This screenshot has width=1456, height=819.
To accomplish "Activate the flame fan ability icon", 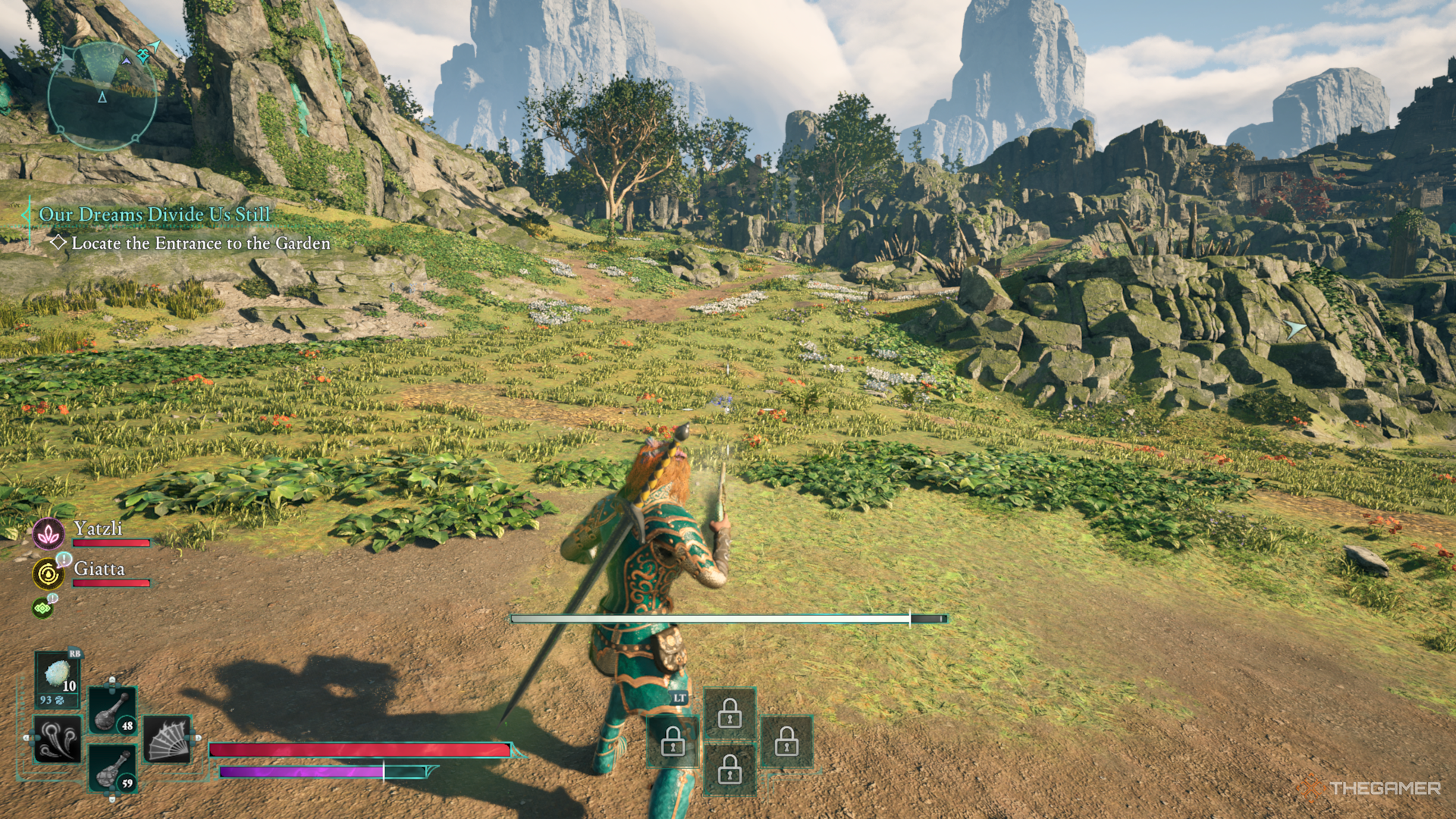I will (168, 739).
